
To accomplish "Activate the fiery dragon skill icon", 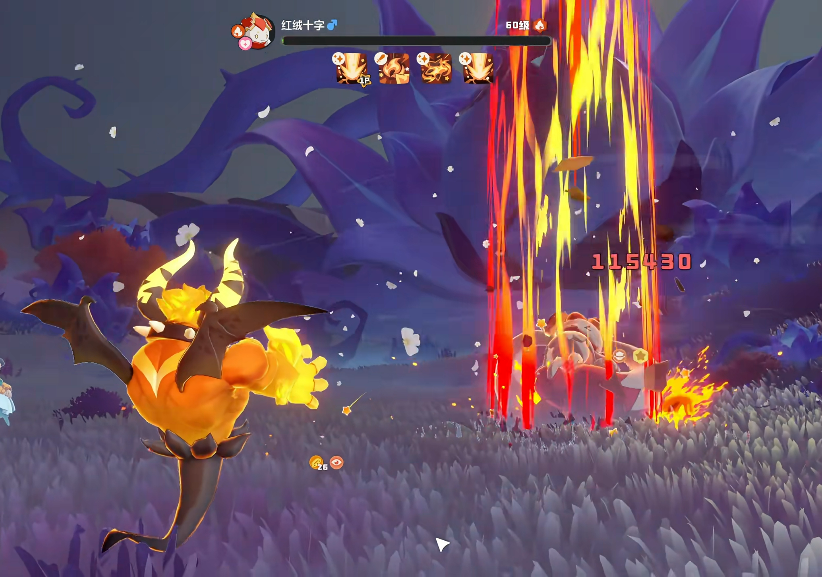I will tap(437, 68).
